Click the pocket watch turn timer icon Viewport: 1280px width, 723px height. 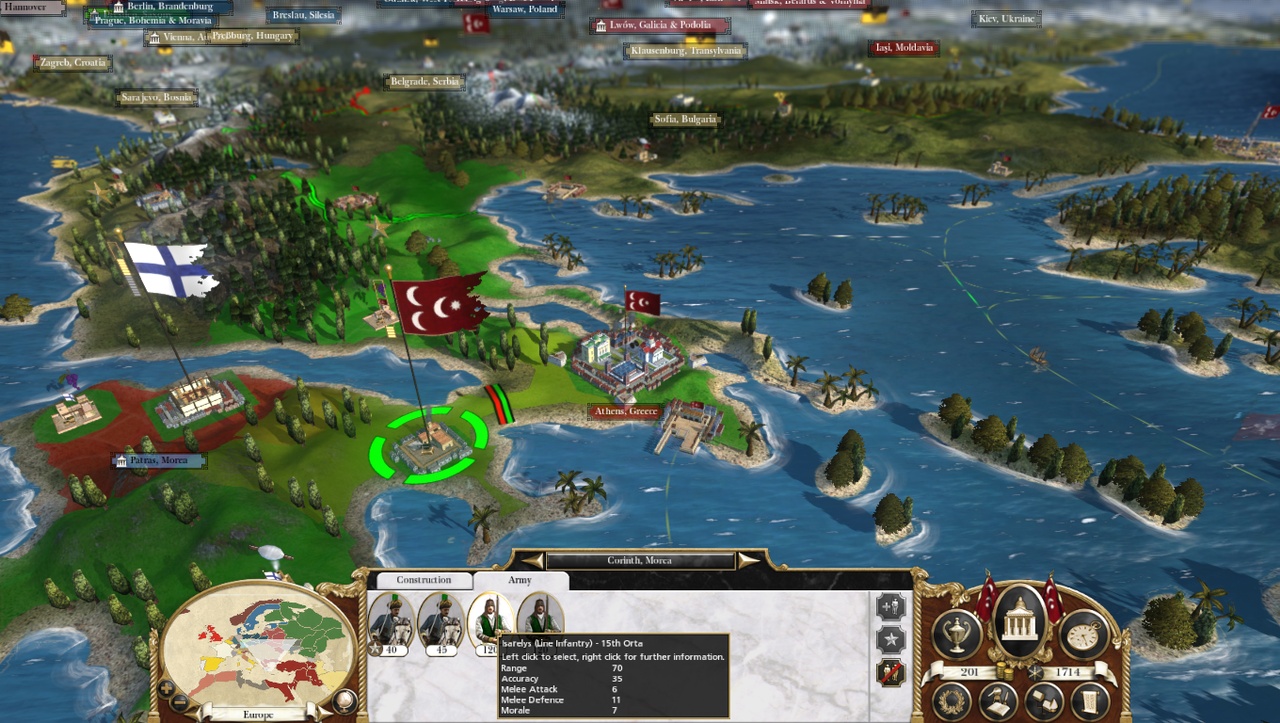coord(1082,633)
